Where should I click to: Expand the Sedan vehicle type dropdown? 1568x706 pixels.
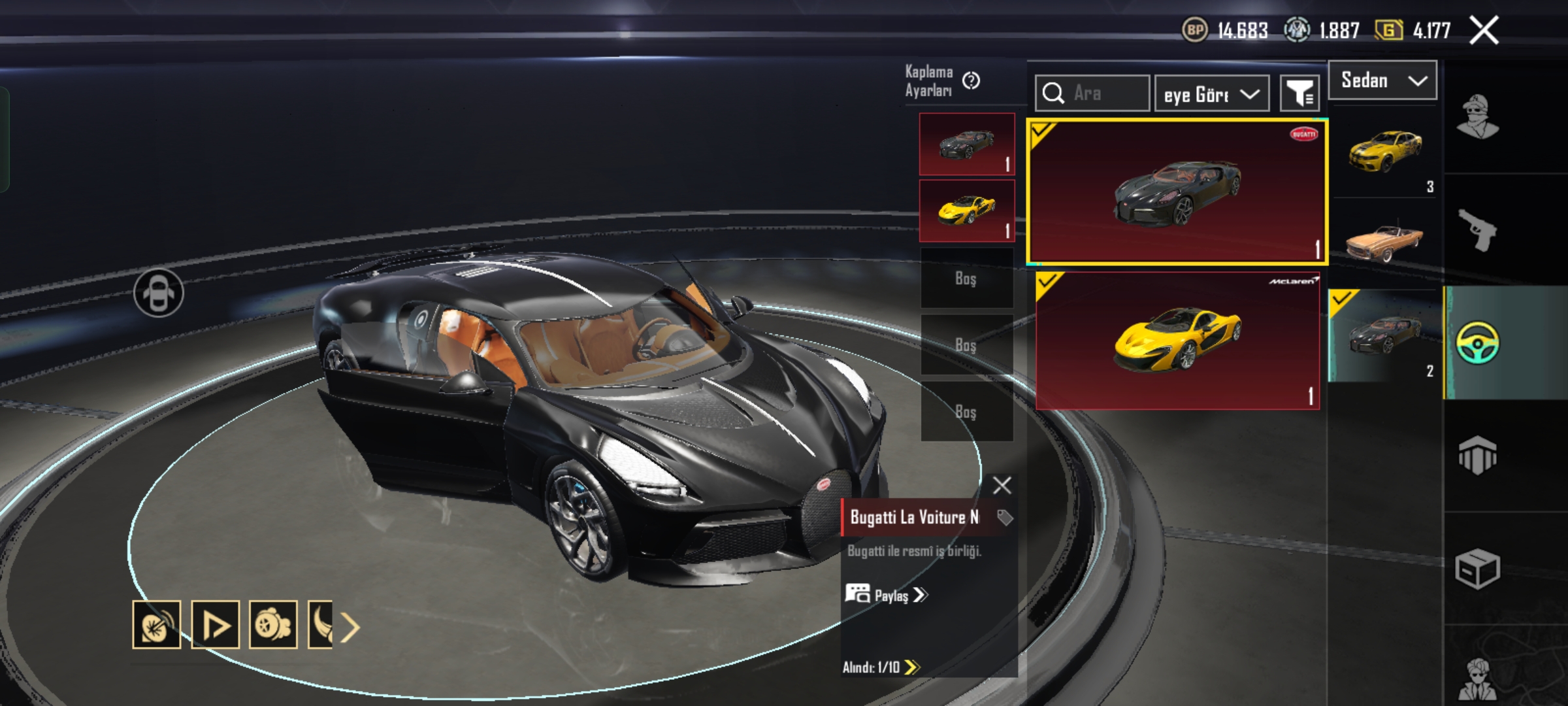click(x=1382, y=80)
